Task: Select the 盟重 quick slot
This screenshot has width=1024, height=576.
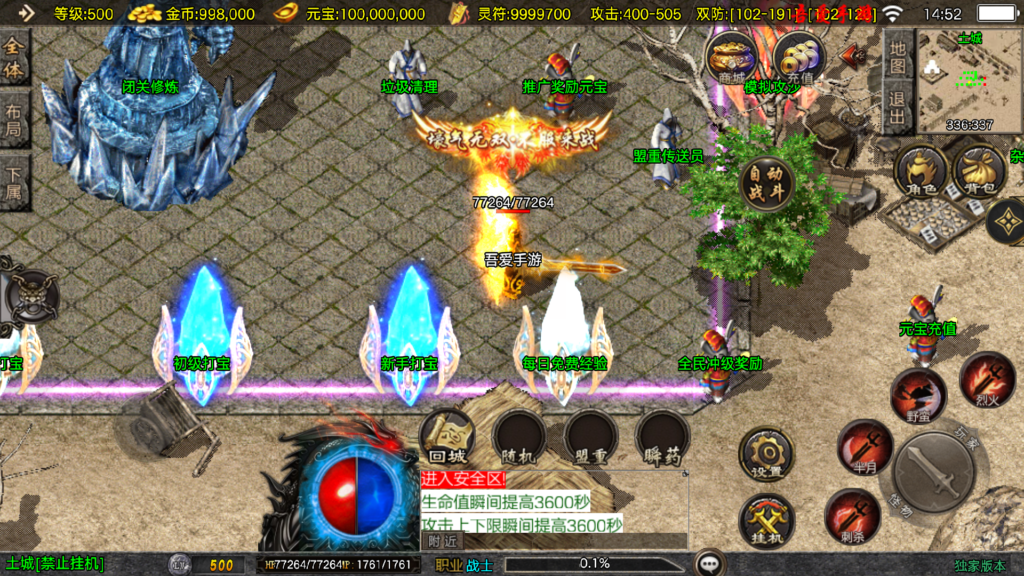Action: click(x=591, y=437)
